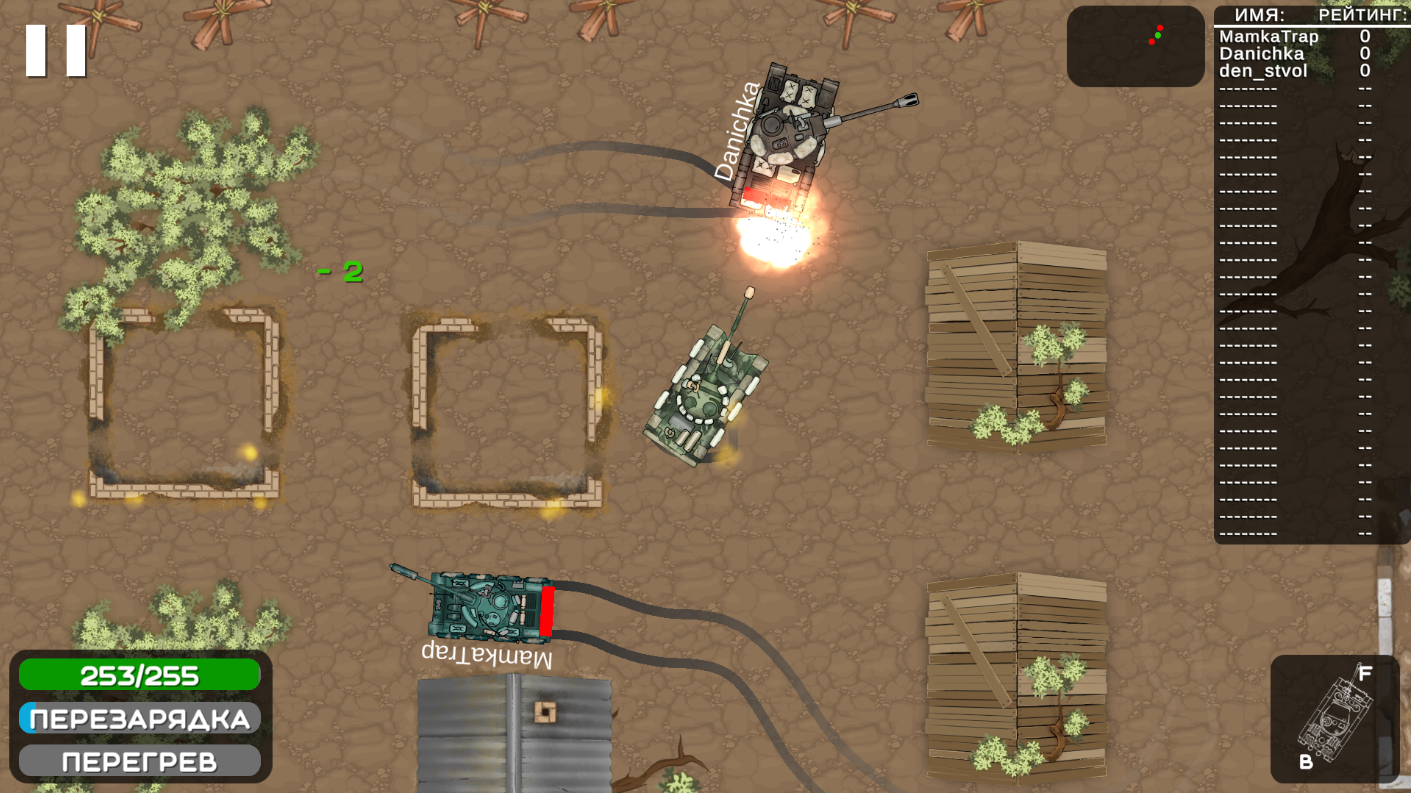Click the green -2 damage text
This screenshot has width=1411, height=793.
[x=342, y=270]
